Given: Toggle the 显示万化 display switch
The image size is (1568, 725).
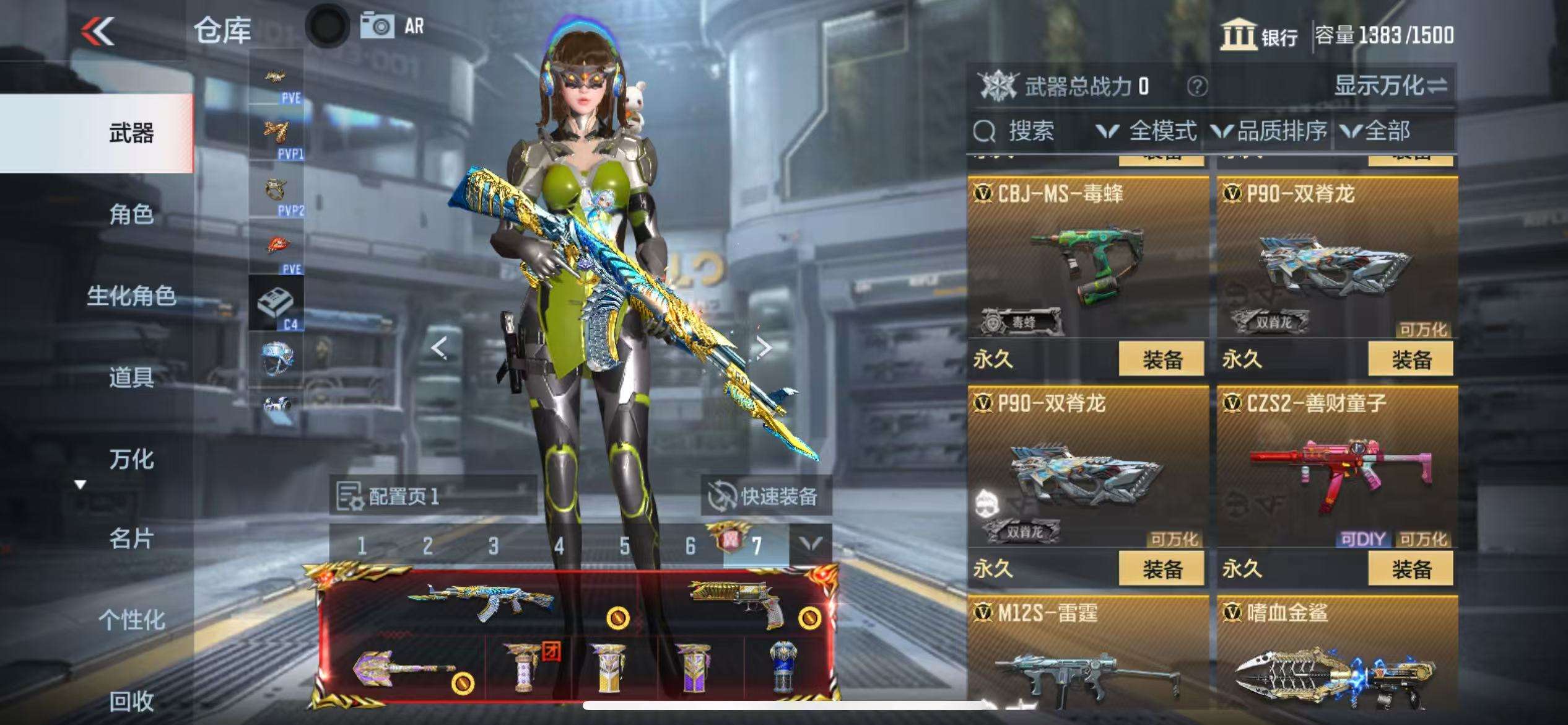Looking at the screenshot, I should click(x=1390, y=86).
